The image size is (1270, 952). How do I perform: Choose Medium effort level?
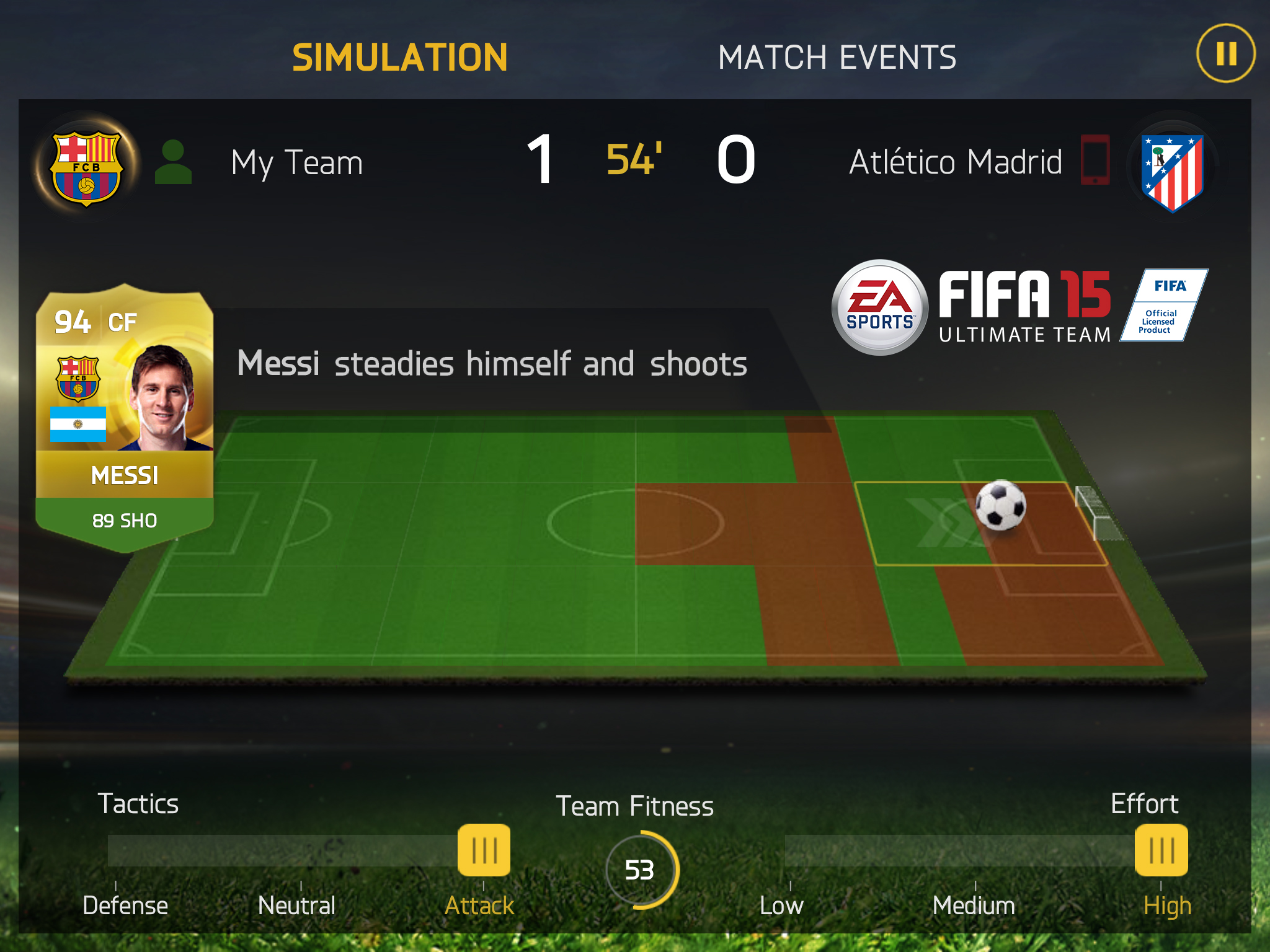pyautogui.click(x=974, y=905)
